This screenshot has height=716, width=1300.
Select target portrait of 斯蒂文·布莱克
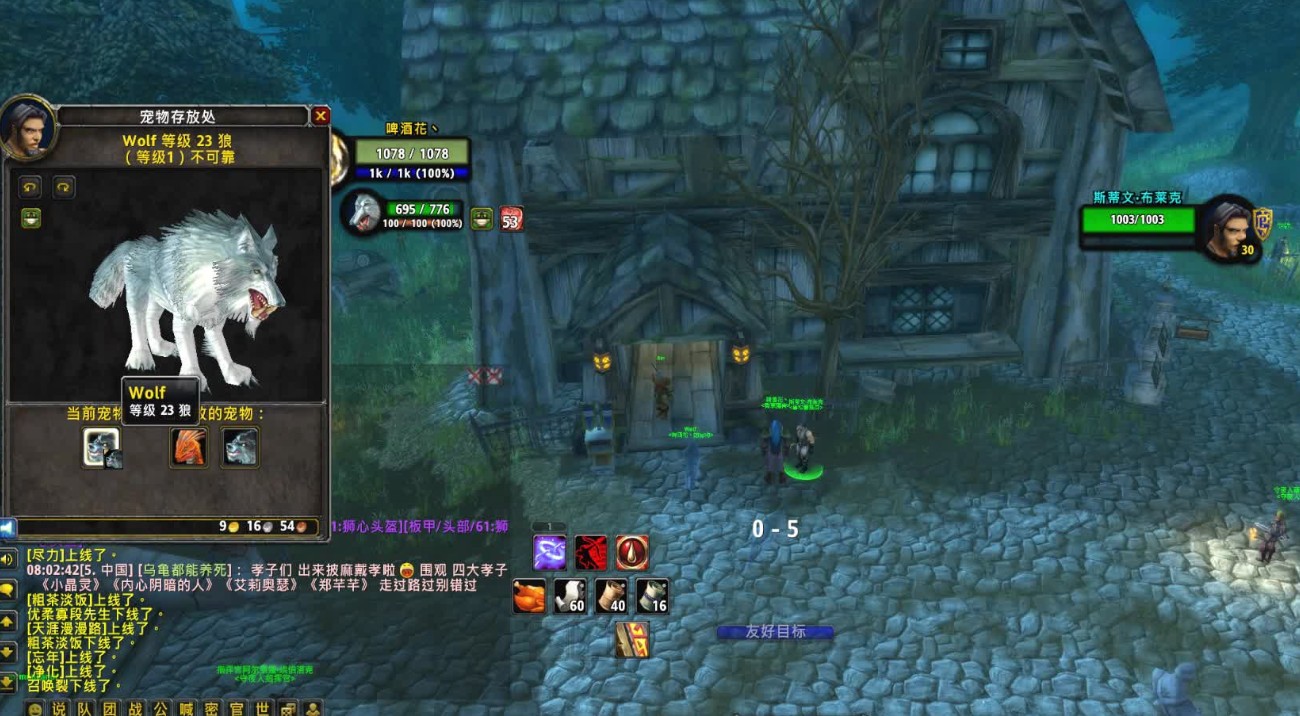pyautogui.click(x=1227, y=228)
